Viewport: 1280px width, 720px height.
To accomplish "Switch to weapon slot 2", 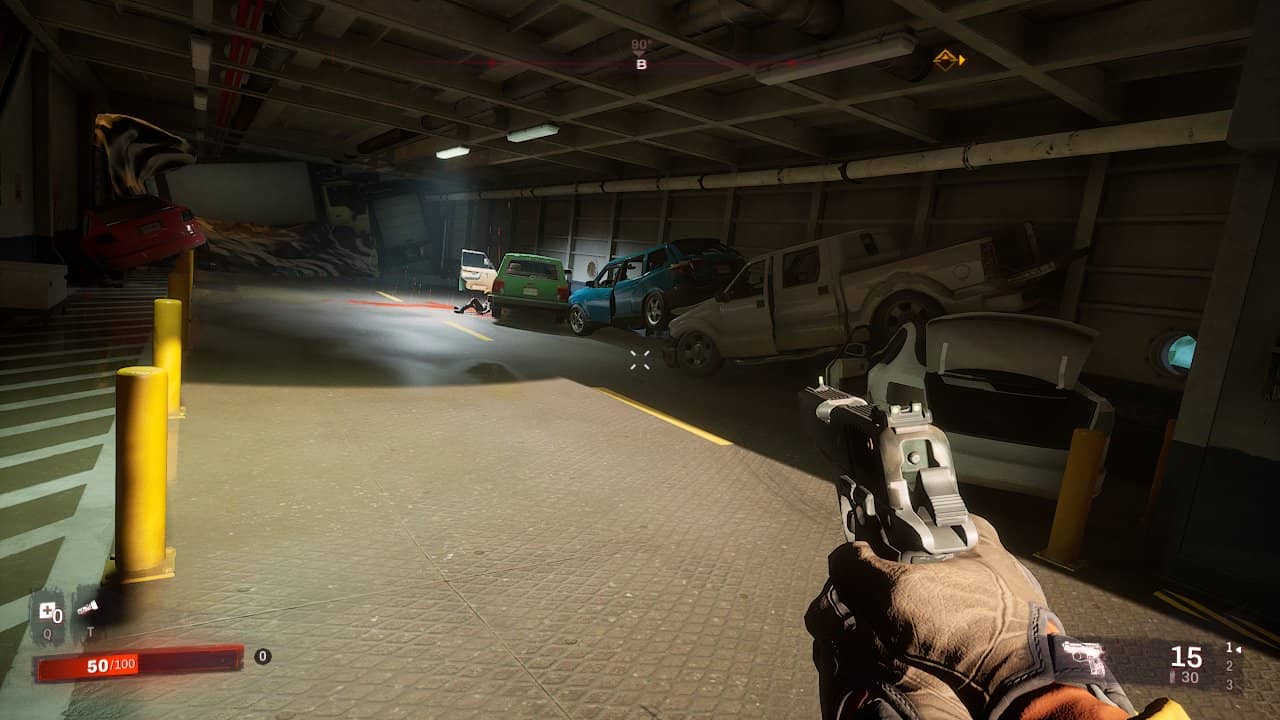I will point(1229,666).
